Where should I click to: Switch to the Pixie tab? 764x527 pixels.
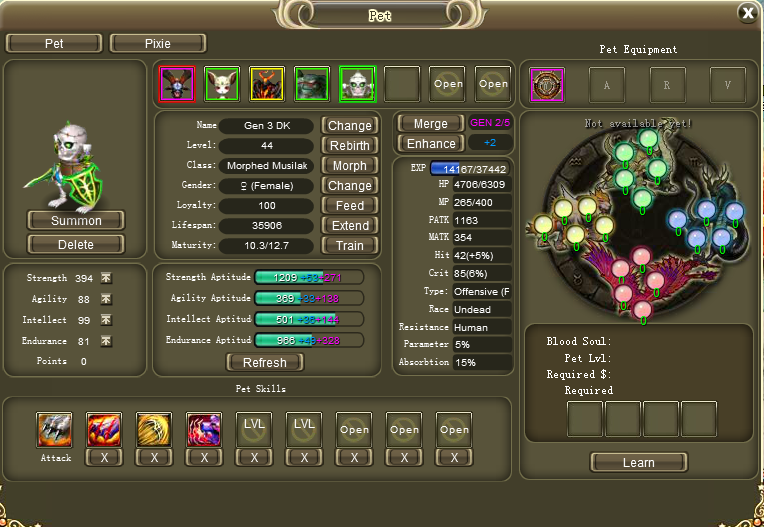click(x=158, y=44)
